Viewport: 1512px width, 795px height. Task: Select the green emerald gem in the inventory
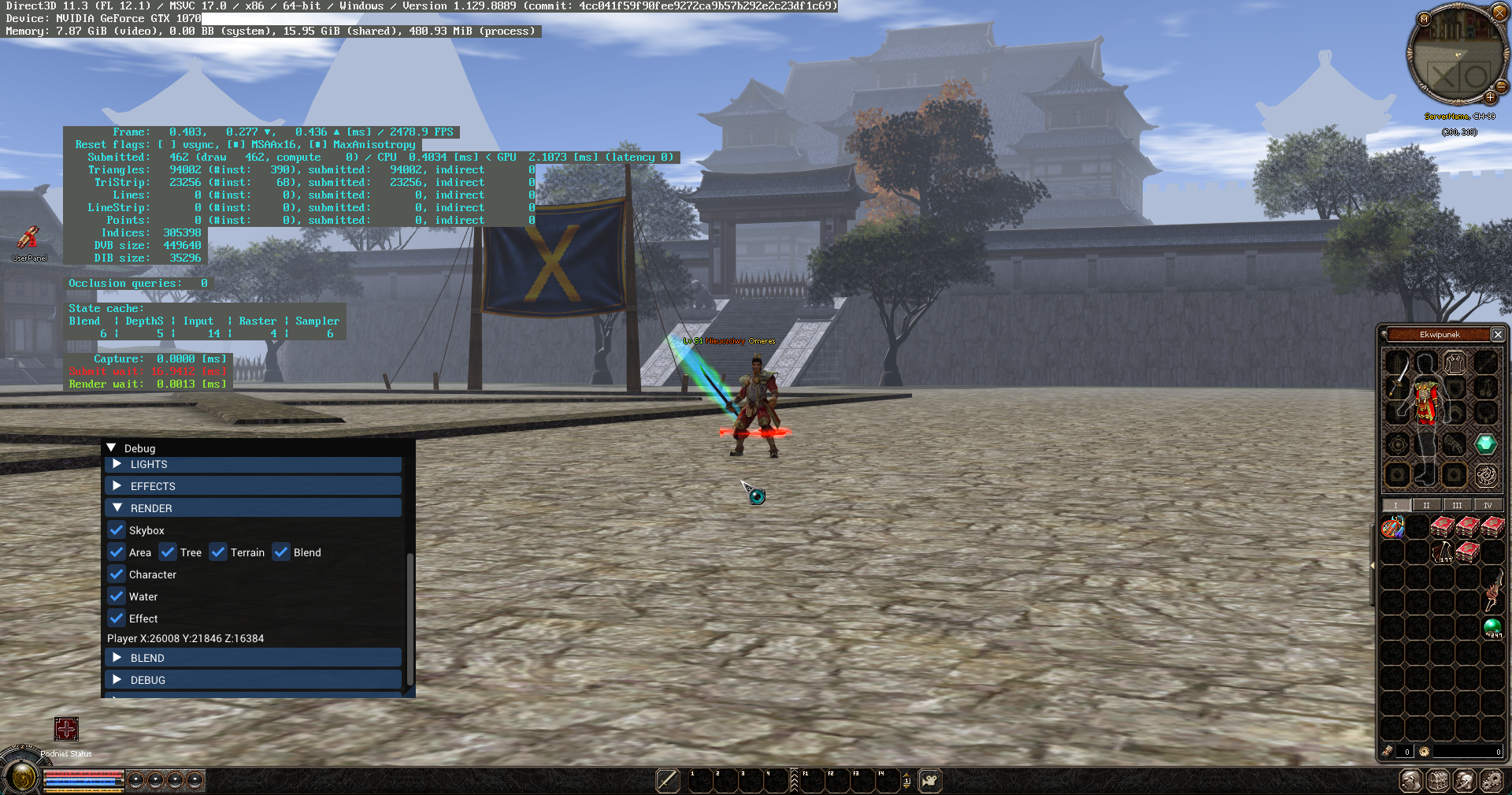pos(1486,444)
